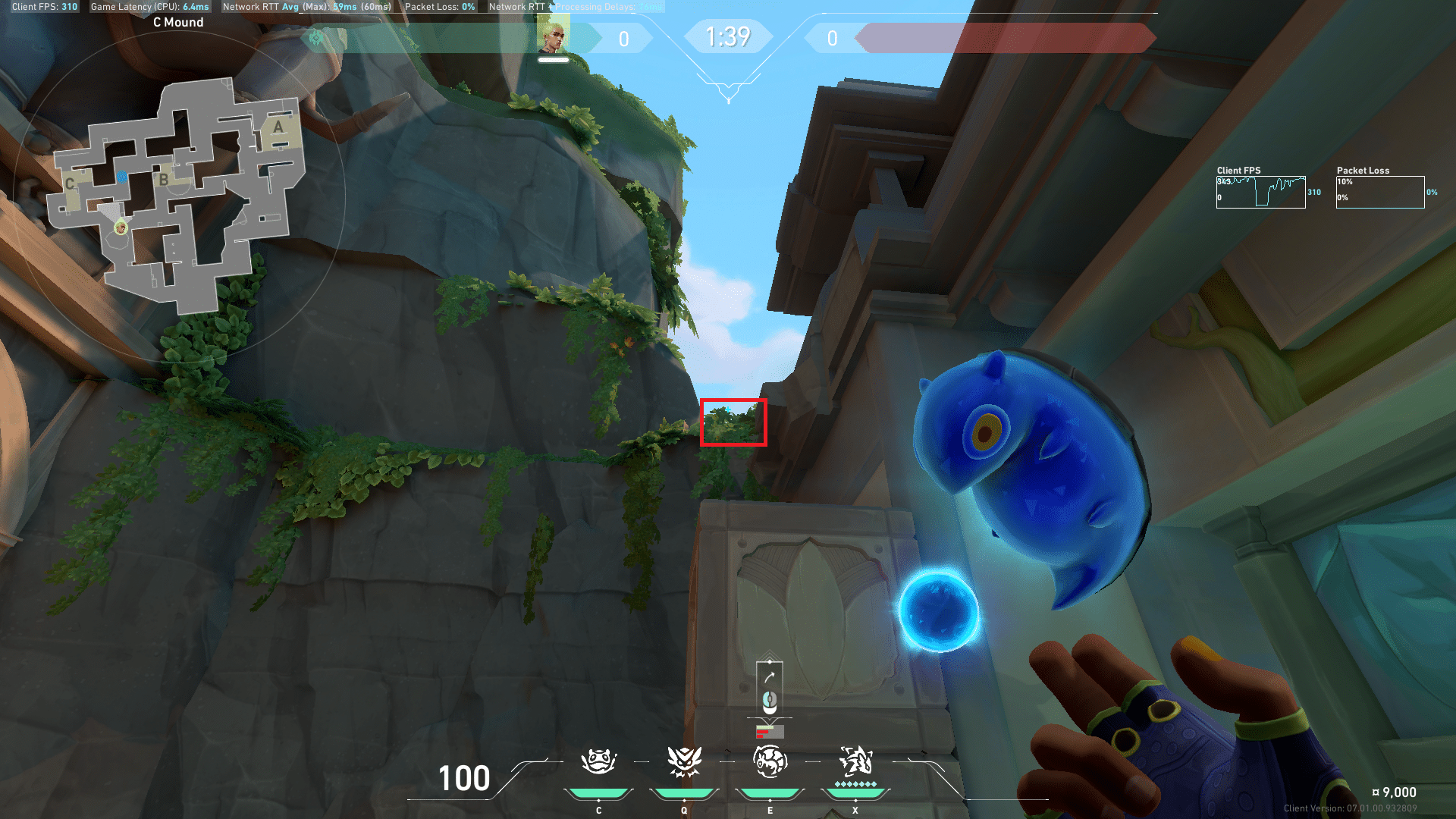
Task: Click the C site marker on minimap
Action: tap(70, 184)
